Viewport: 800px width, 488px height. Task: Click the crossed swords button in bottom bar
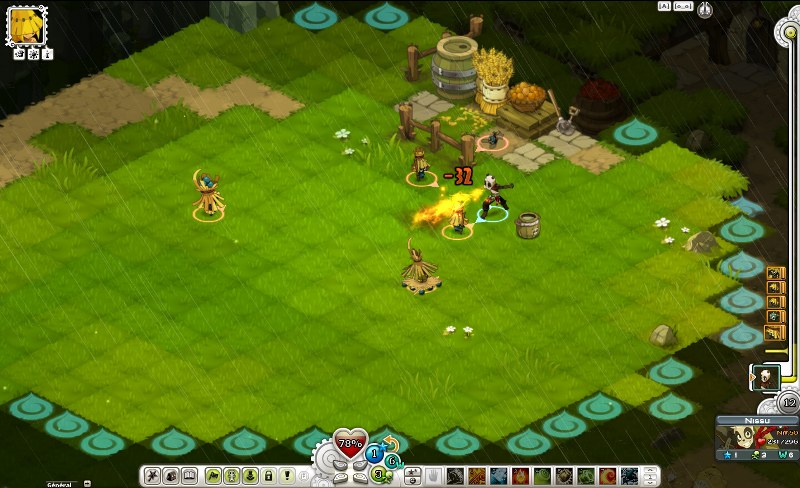coord(153,475)
